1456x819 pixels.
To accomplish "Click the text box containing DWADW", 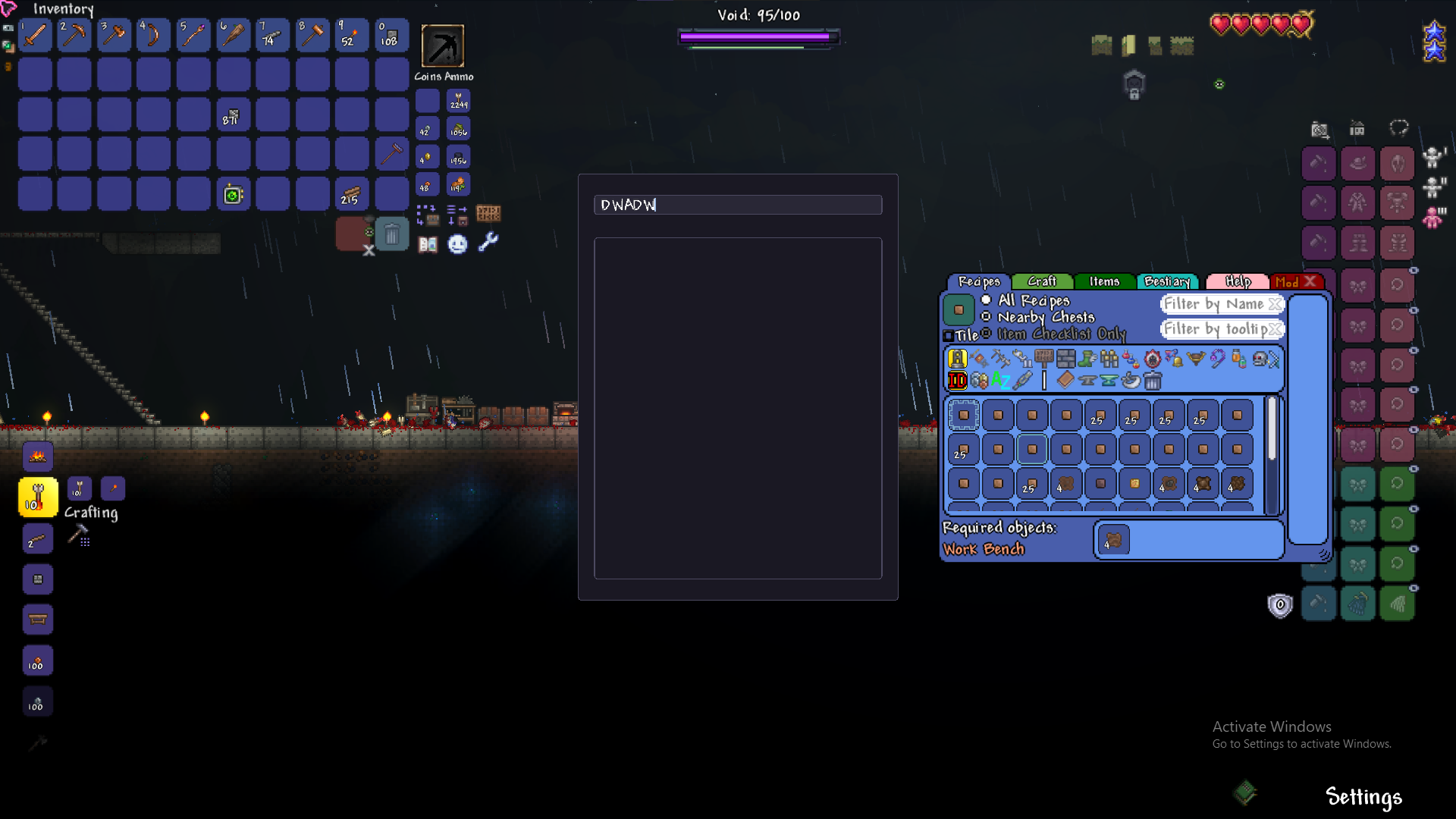I will point(737,205).
